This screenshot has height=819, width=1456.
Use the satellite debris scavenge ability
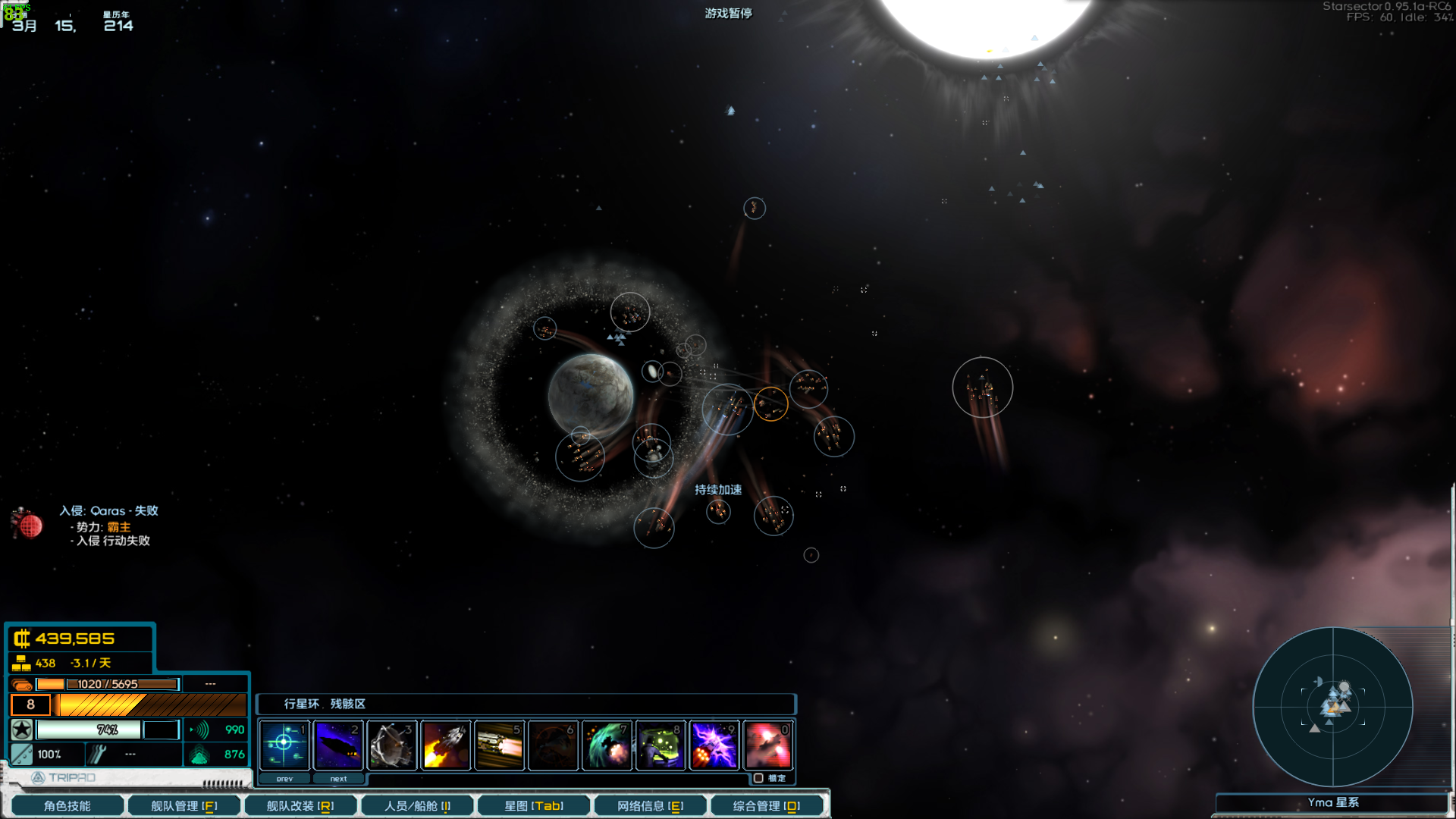pyautogui.click(x=392, y=745)
